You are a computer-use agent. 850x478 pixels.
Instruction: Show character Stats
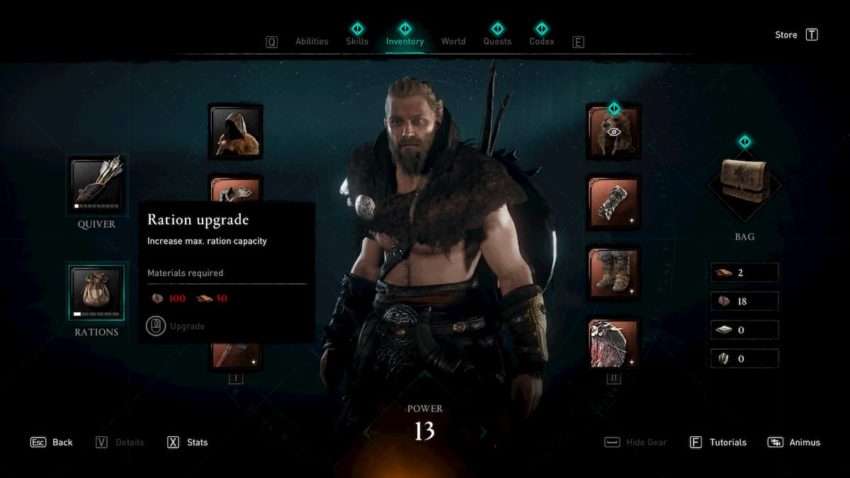[187, 442]
